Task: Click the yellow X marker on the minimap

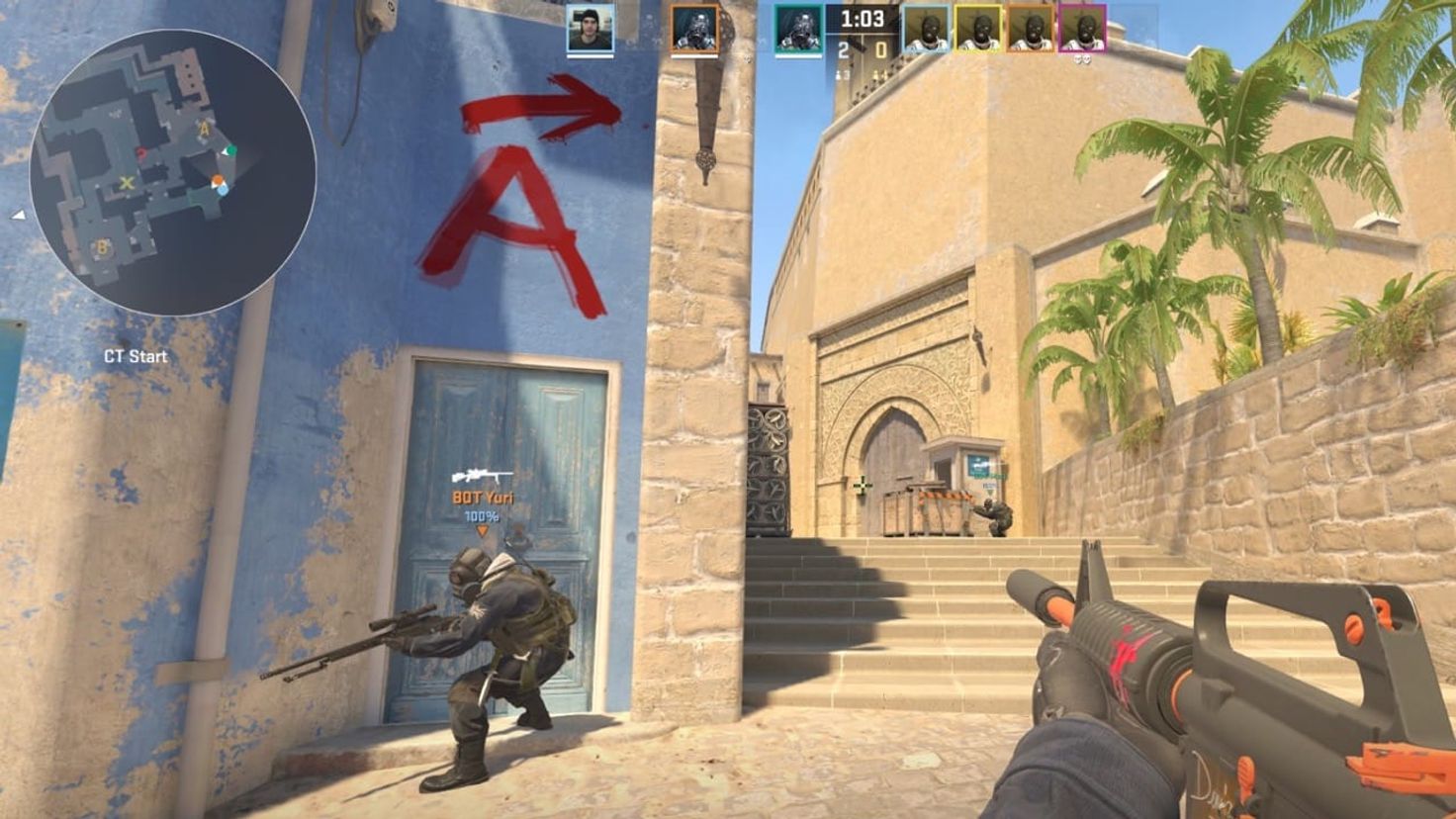Action: click(127, 183)
